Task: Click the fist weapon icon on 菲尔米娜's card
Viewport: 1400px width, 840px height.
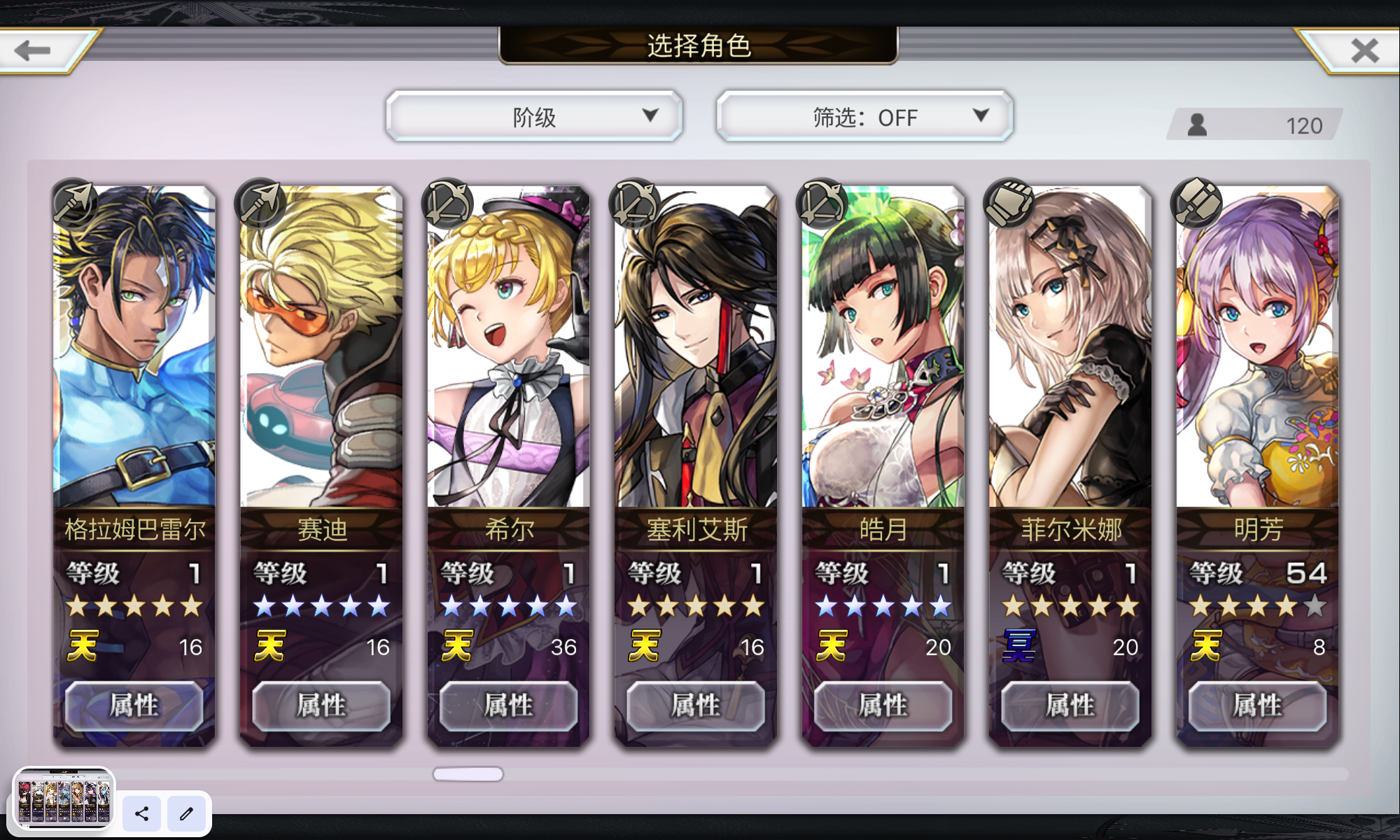Action: point(1008,202)
